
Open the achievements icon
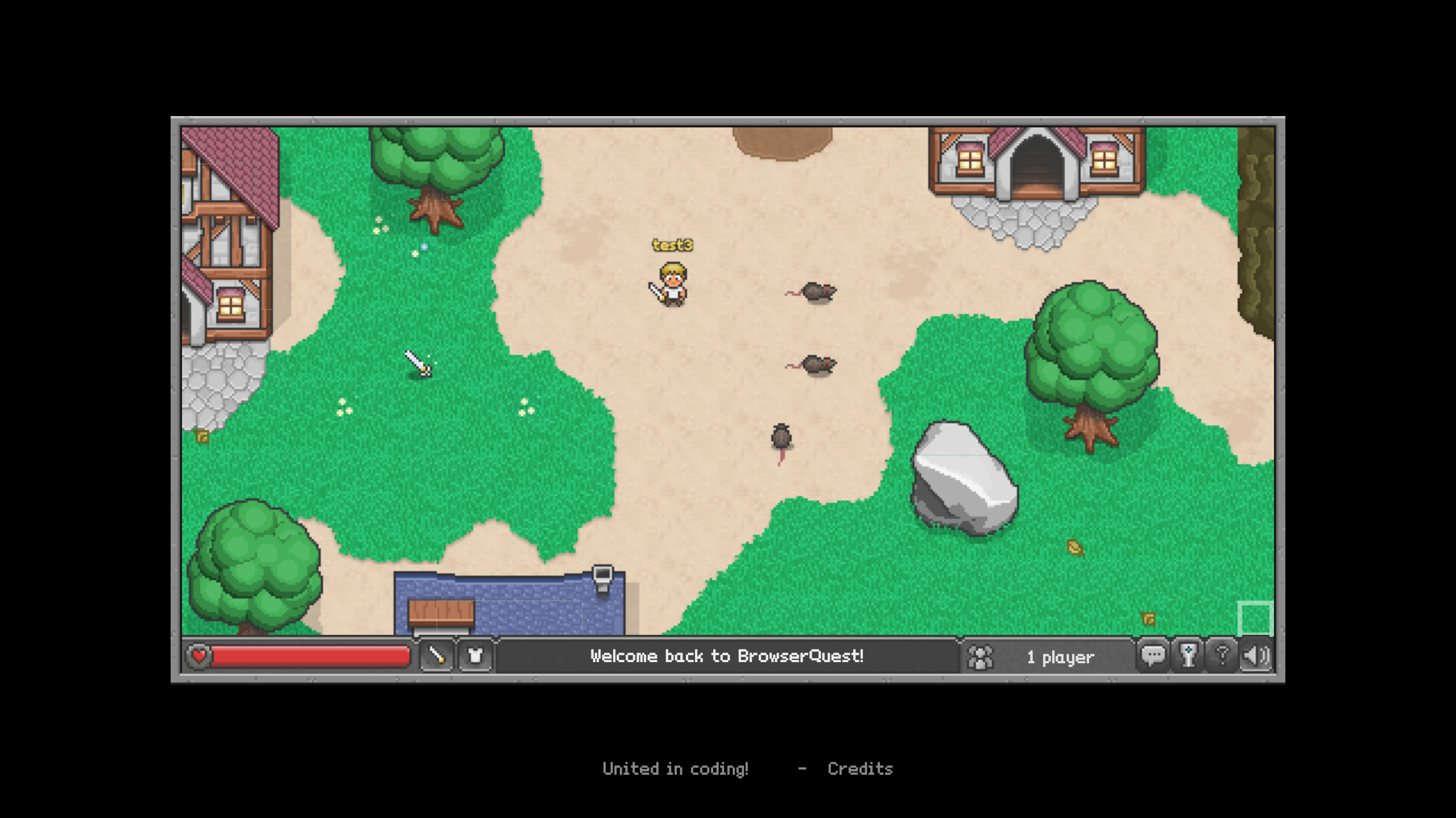pyautogui.click(x=1187, y=656)
